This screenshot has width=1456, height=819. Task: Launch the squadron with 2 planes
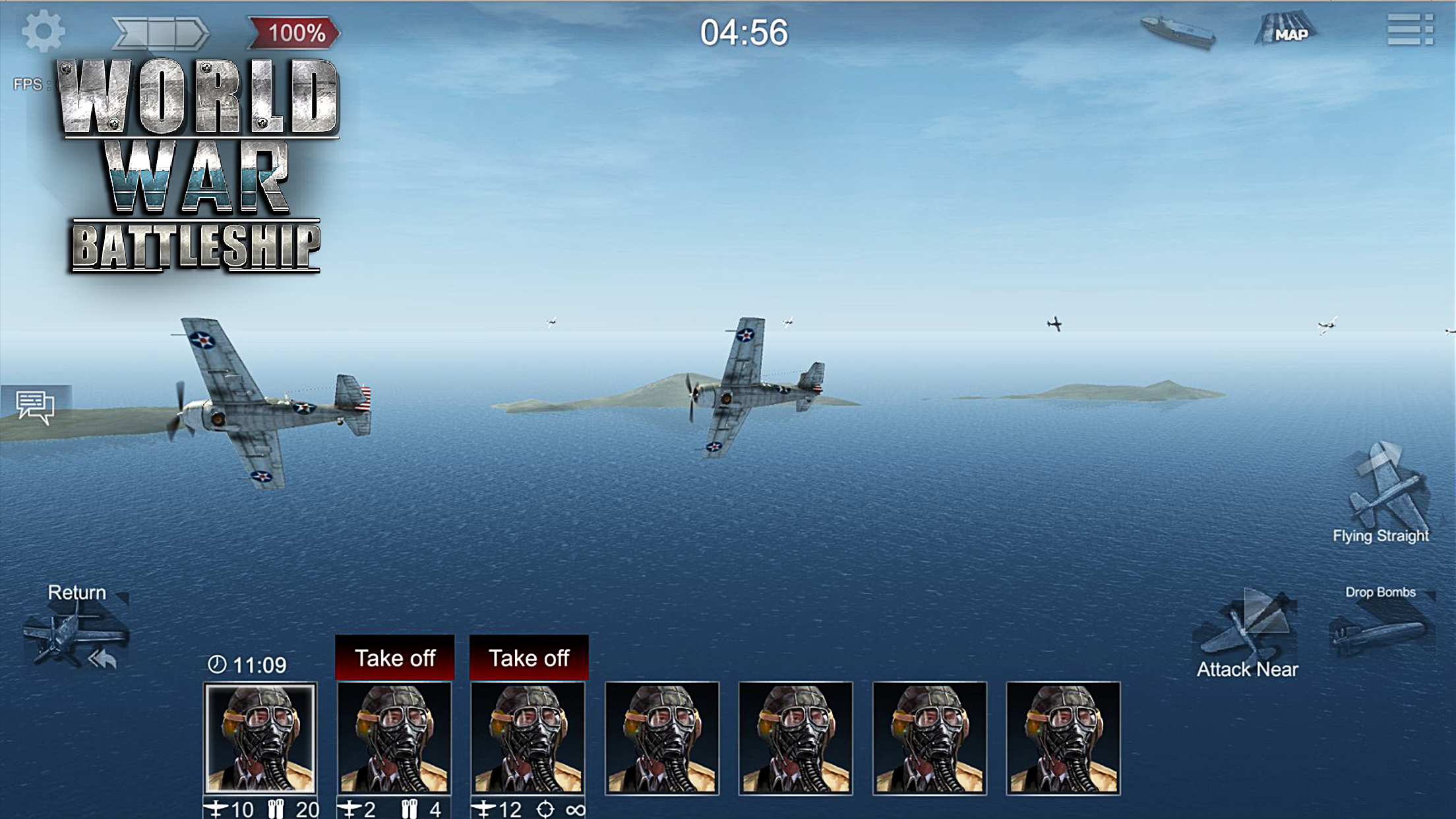coord(394,657)
